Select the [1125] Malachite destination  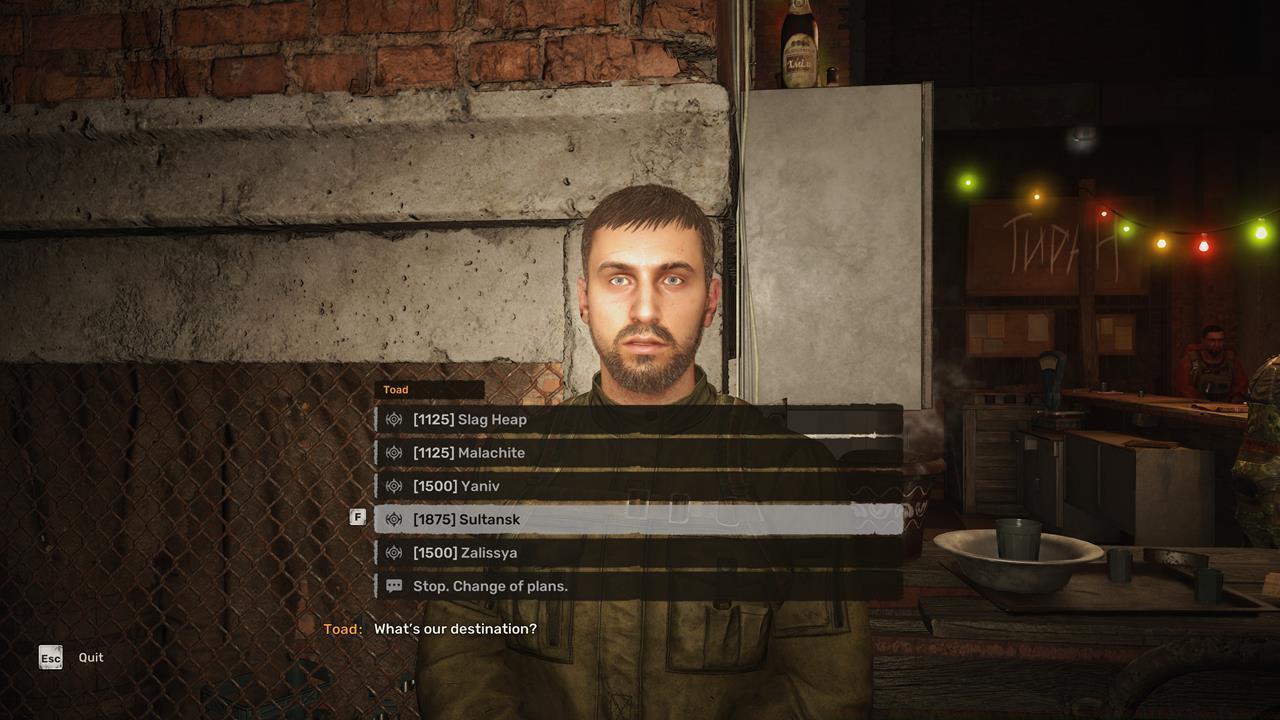(470, 452)
